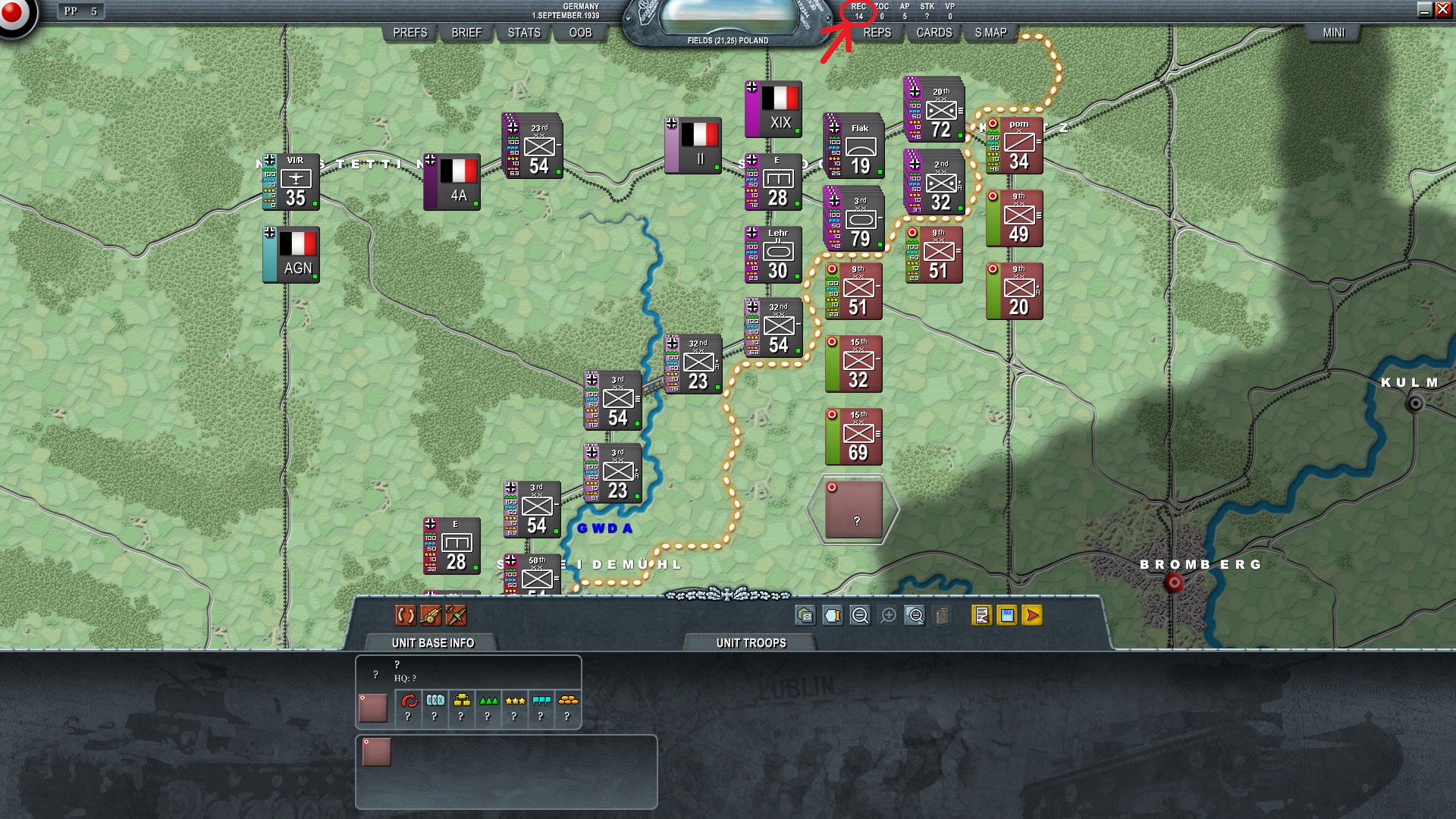This screenshot has height=819, width=1456.
Task: Select the air support icon
Action: pos(455,616)
